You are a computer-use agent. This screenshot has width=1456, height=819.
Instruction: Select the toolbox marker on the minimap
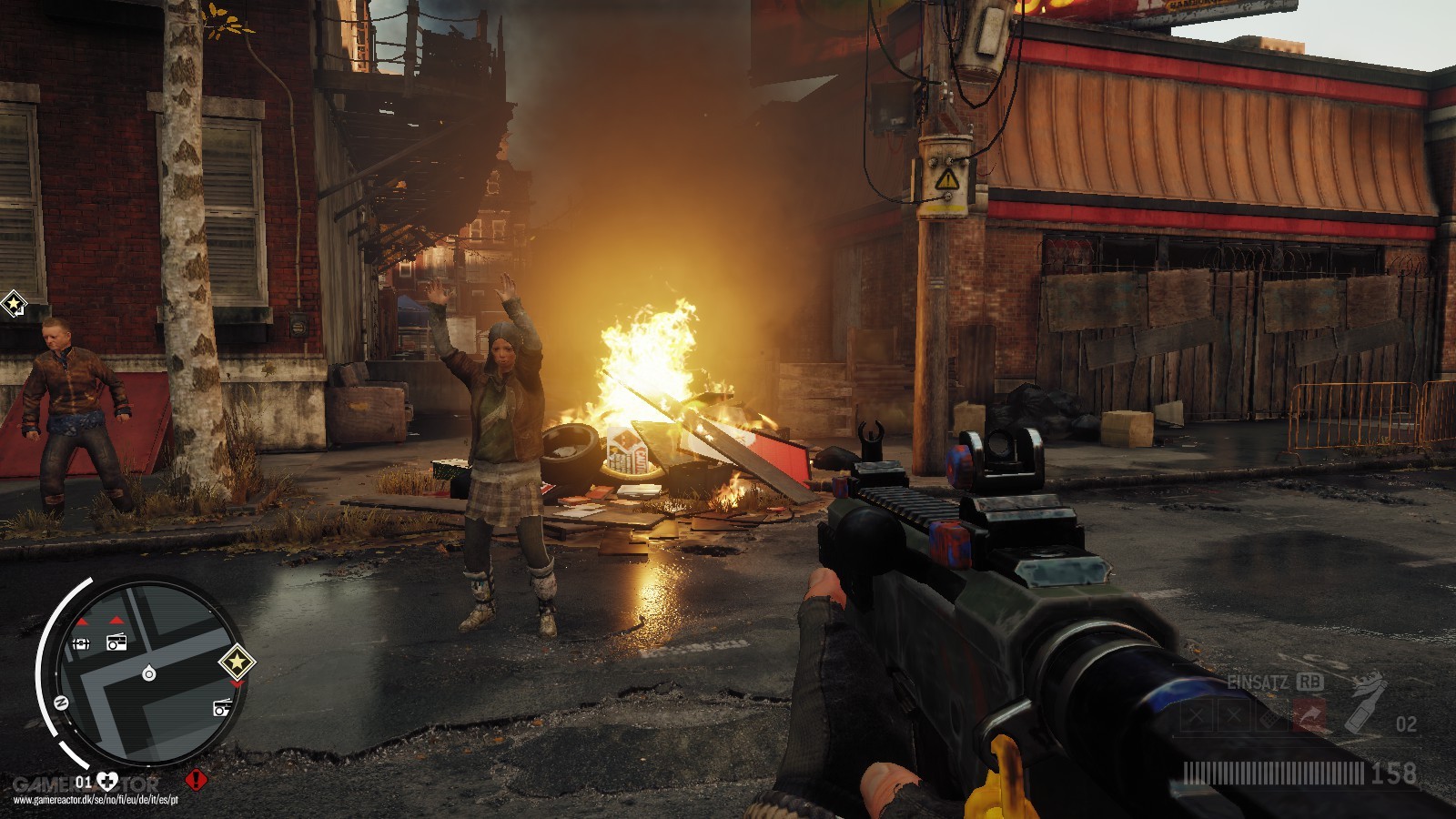[80, 644]
